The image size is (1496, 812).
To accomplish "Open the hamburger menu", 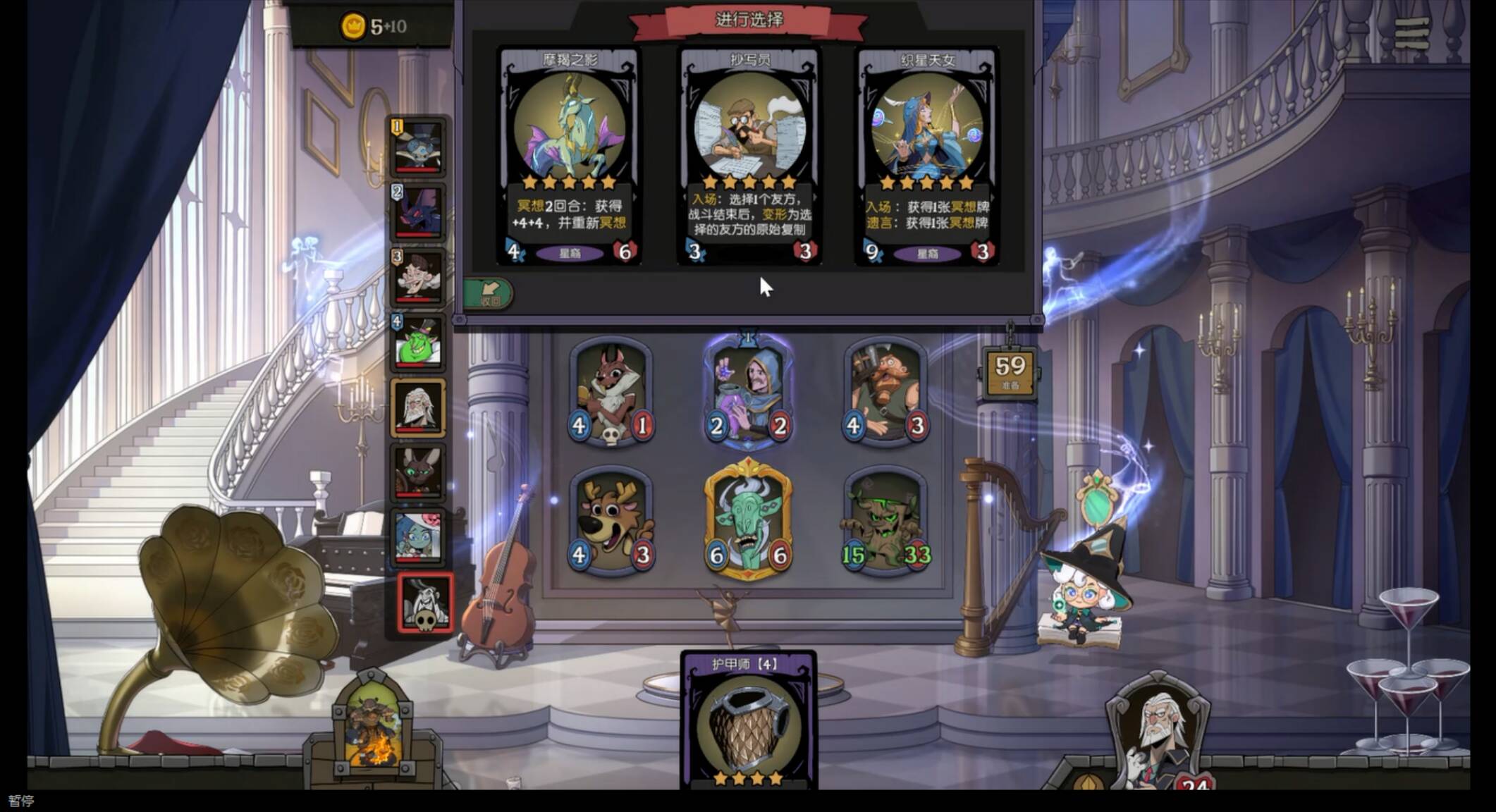I will pyautogui.click(x=1411, y=33).
